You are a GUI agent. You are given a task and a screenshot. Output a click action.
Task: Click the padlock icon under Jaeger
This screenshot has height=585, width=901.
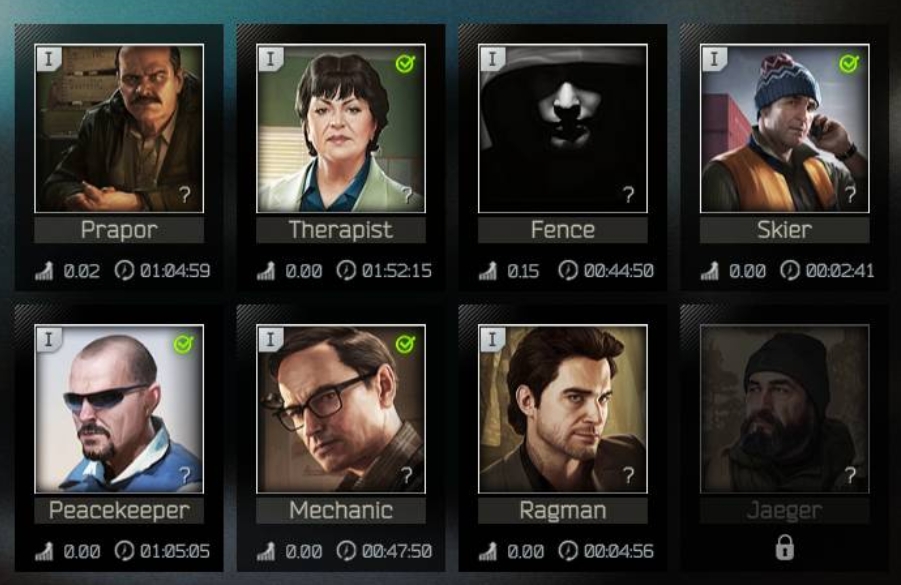point(784,548)
